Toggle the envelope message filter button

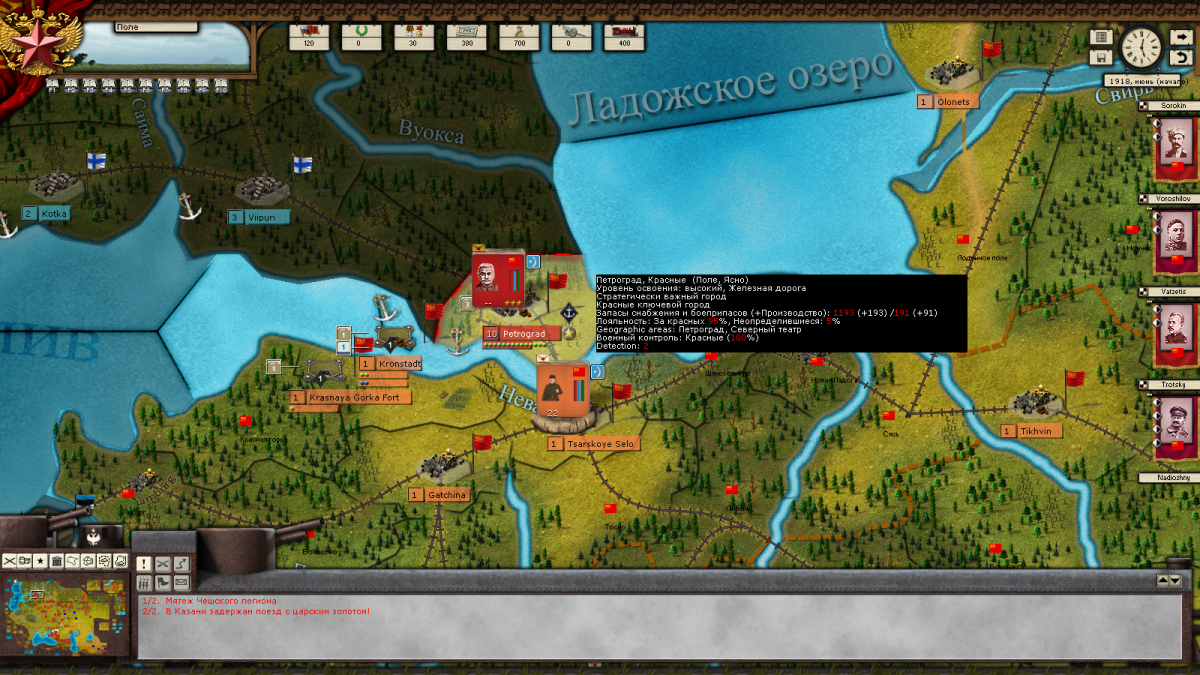click(x=181, y=582)
